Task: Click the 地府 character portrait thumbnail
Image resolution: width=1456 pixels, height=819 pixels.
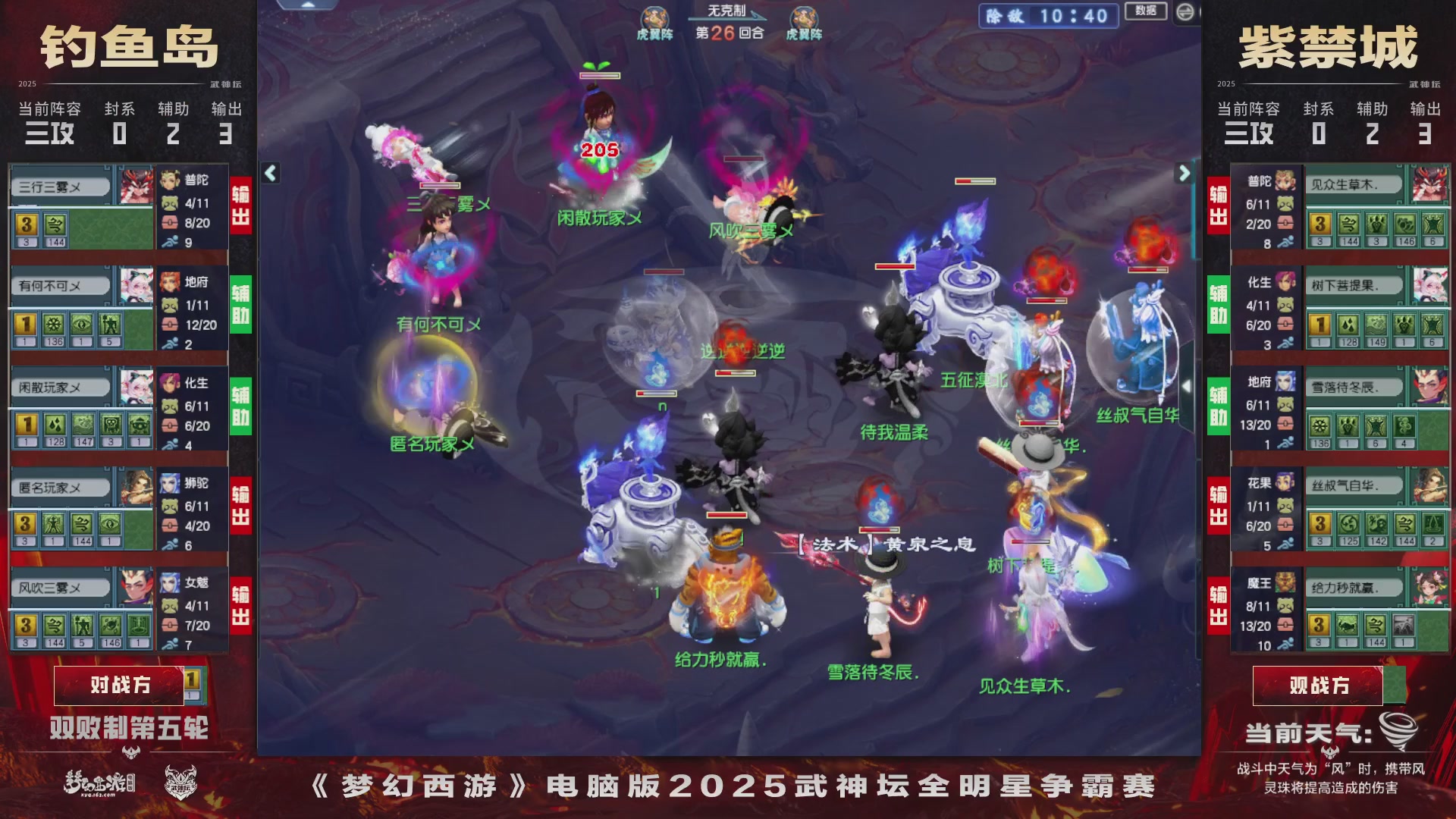Action: click(170, 282)
